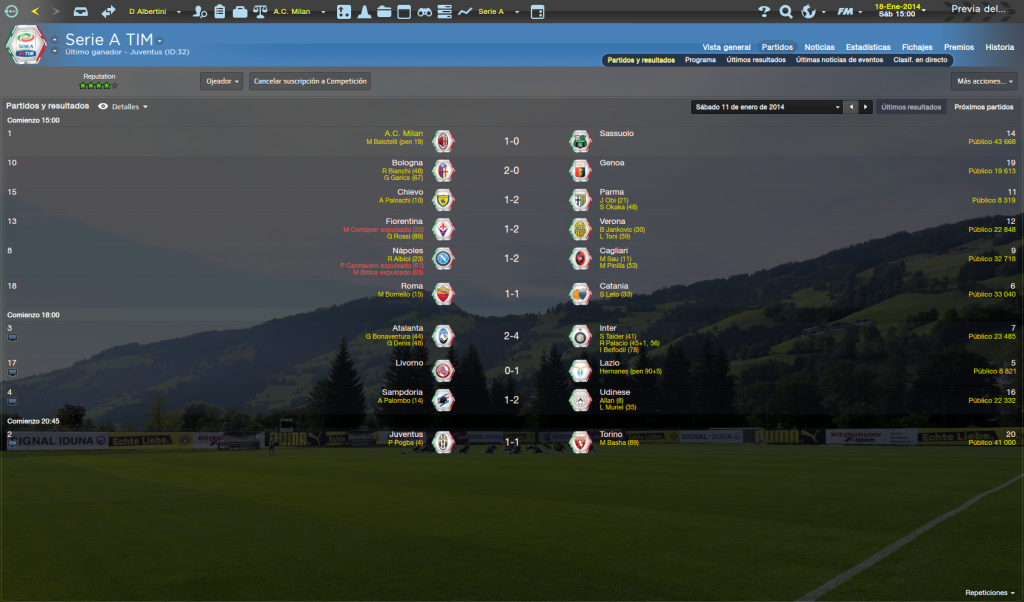Open the Repeticiones menu
Screen dimensions: 1024x602
tap(989, 592)
